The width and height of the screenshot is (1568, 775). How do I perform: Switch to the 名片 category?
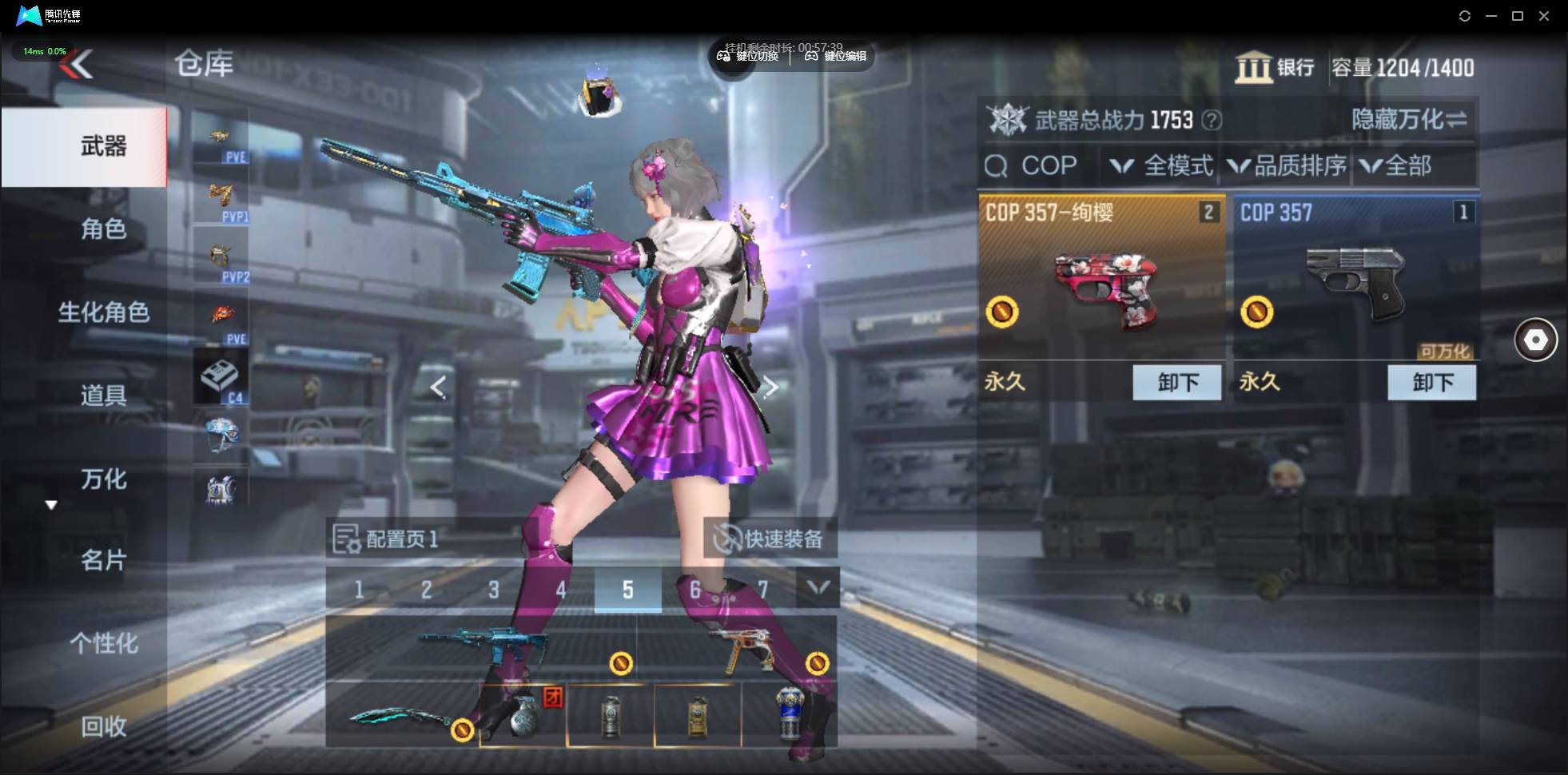click(x=103, y=560)
